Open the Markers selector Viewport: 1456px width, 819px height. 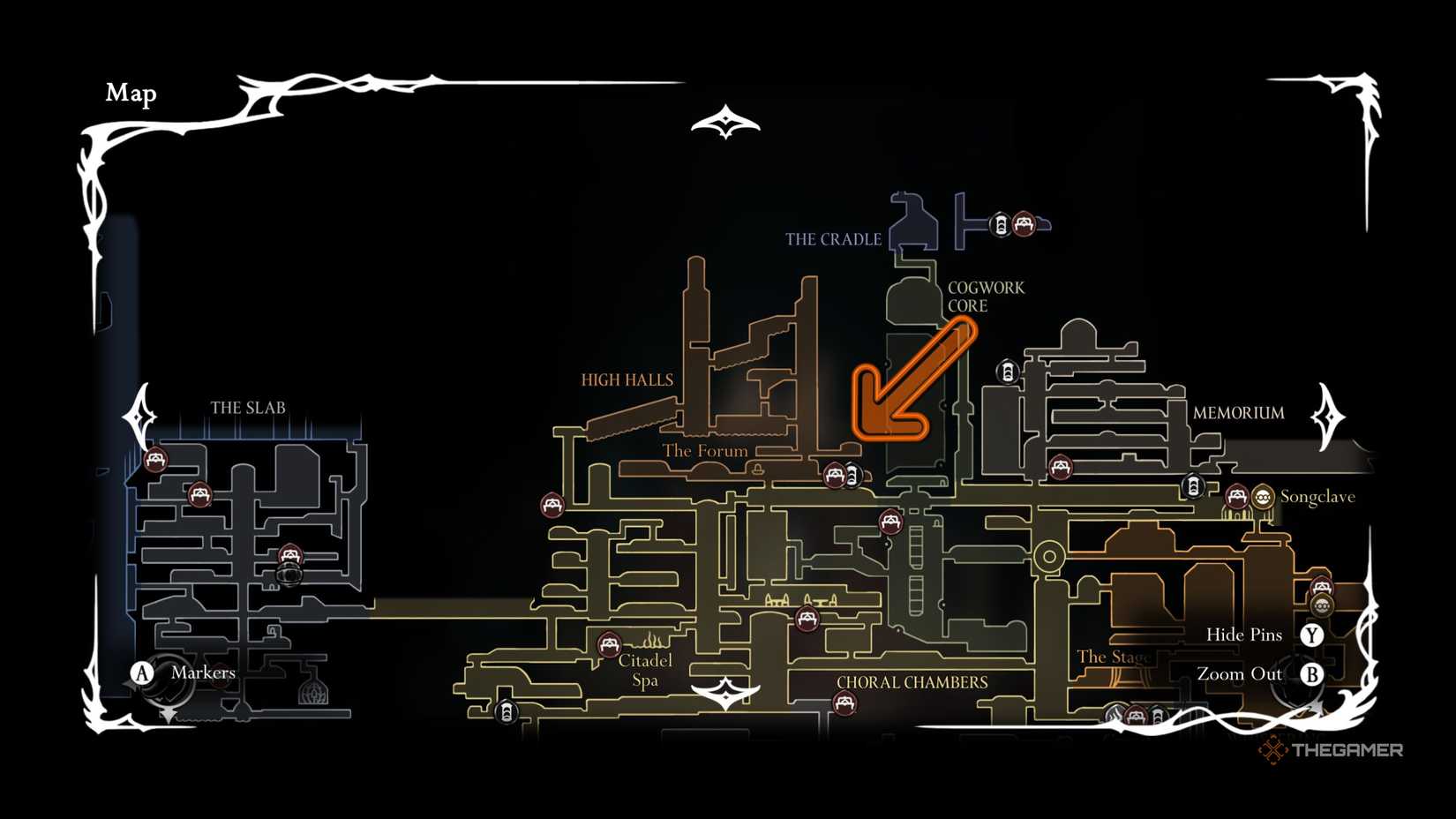point(205,672)
